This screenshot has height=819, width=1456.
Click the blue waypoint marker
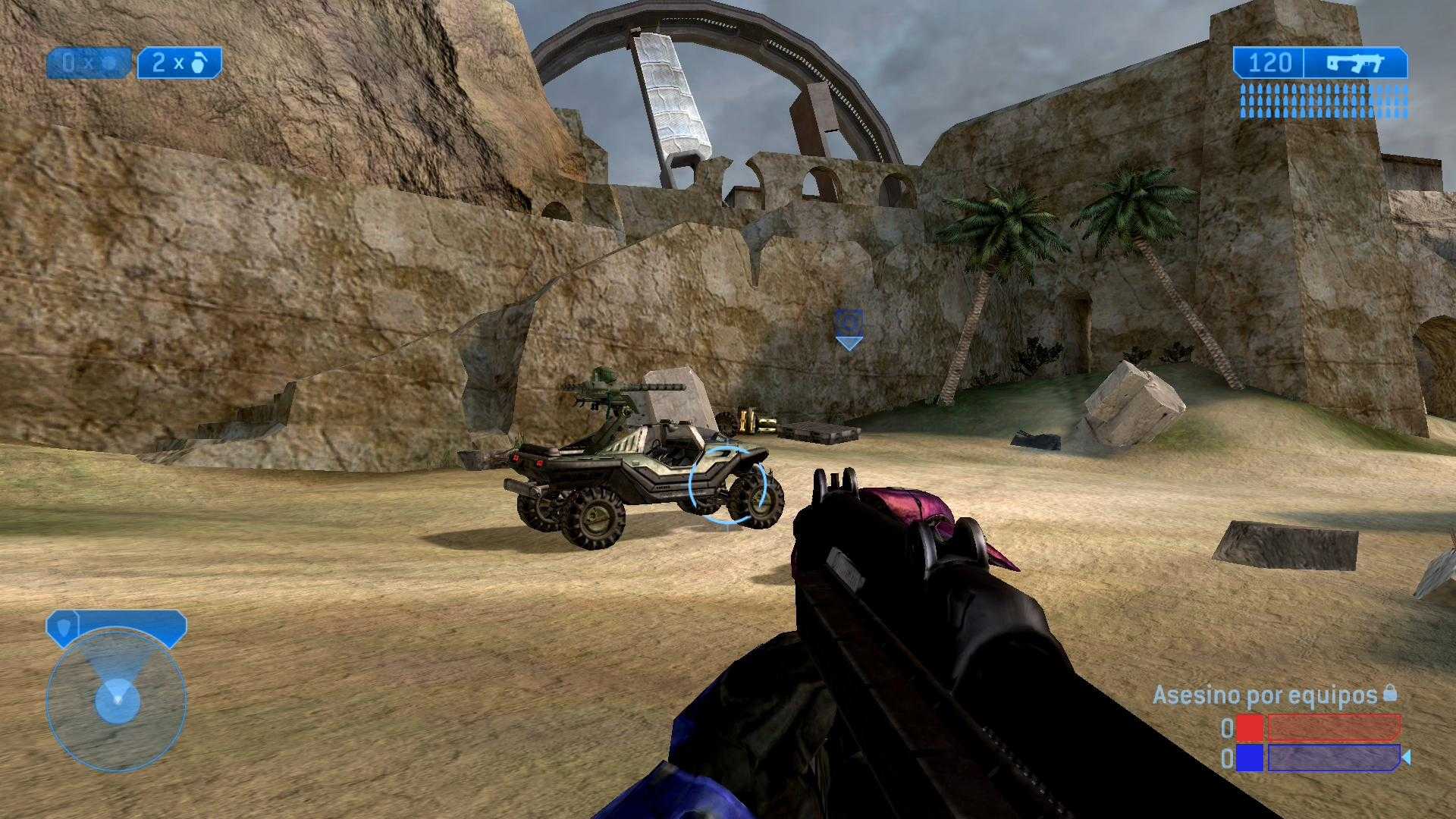849,328
